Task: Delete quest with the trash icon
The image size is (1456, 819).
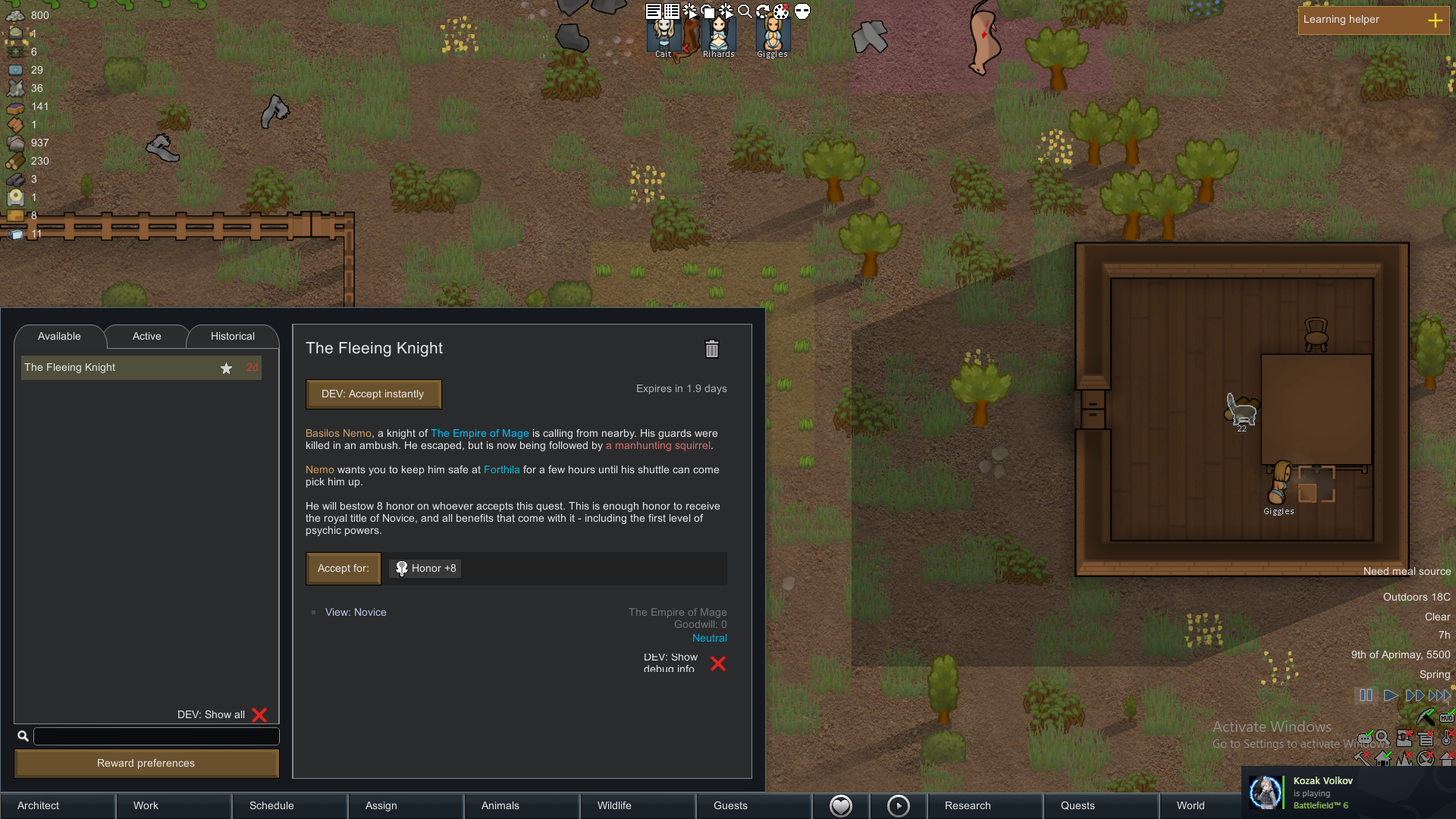Action: click(x=711, y=349)
